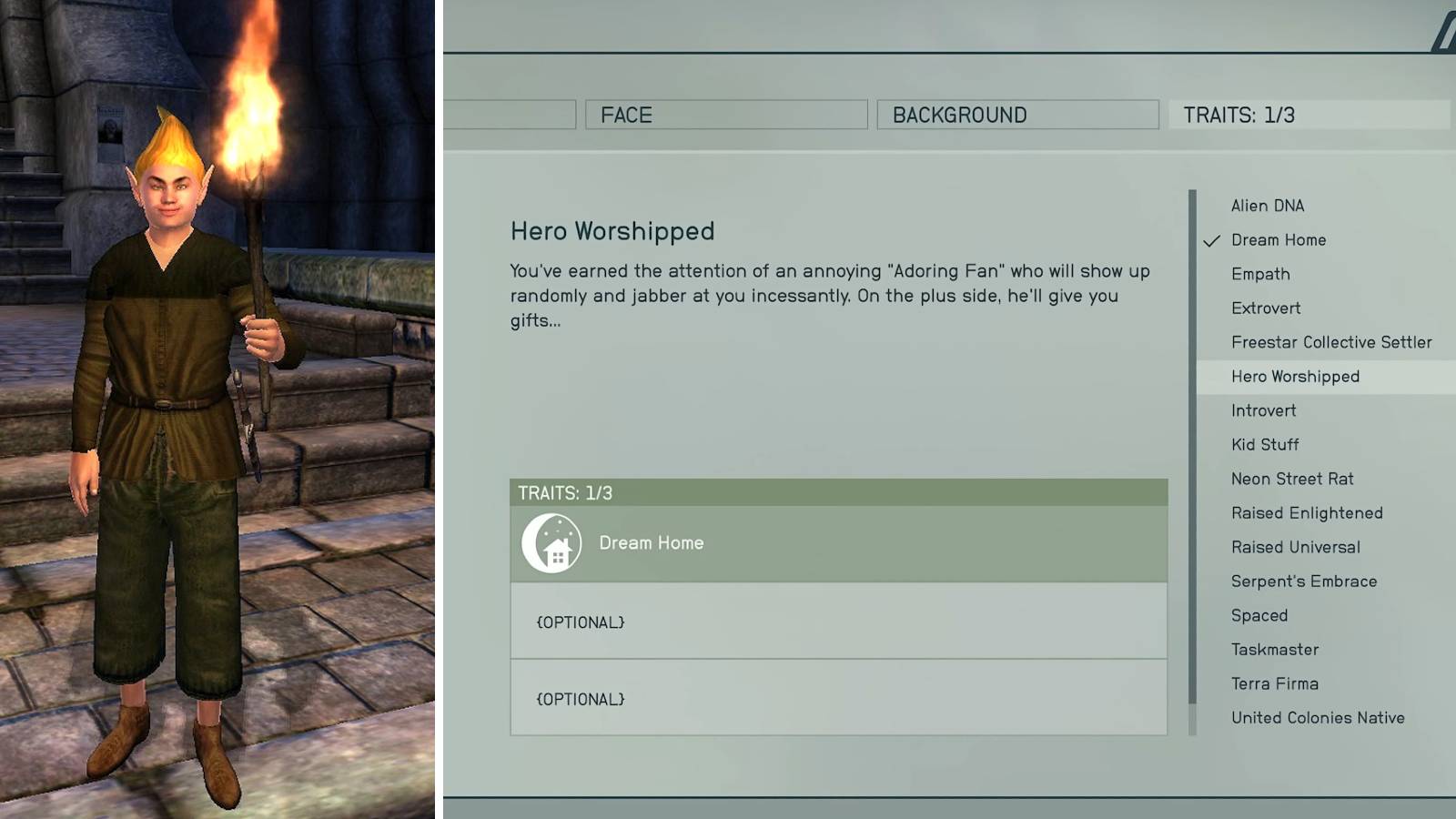Select the Neon Street Rat trait
This screenshot has height=819, width=1456.
pyautogui.click(x=1289, y=479)
